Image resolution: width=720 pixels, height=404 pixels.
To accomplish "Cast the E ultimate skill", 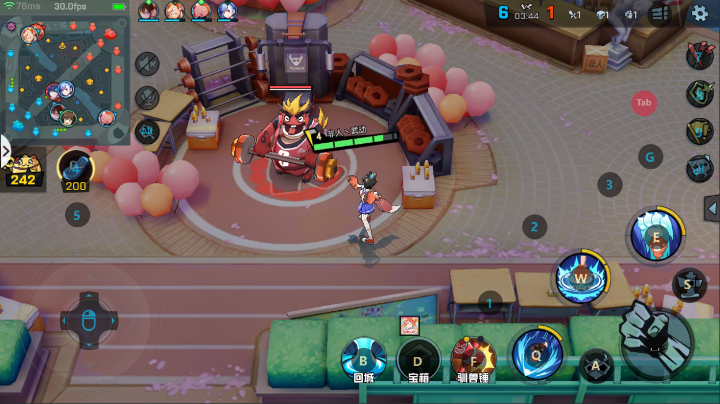I will 655,234.
